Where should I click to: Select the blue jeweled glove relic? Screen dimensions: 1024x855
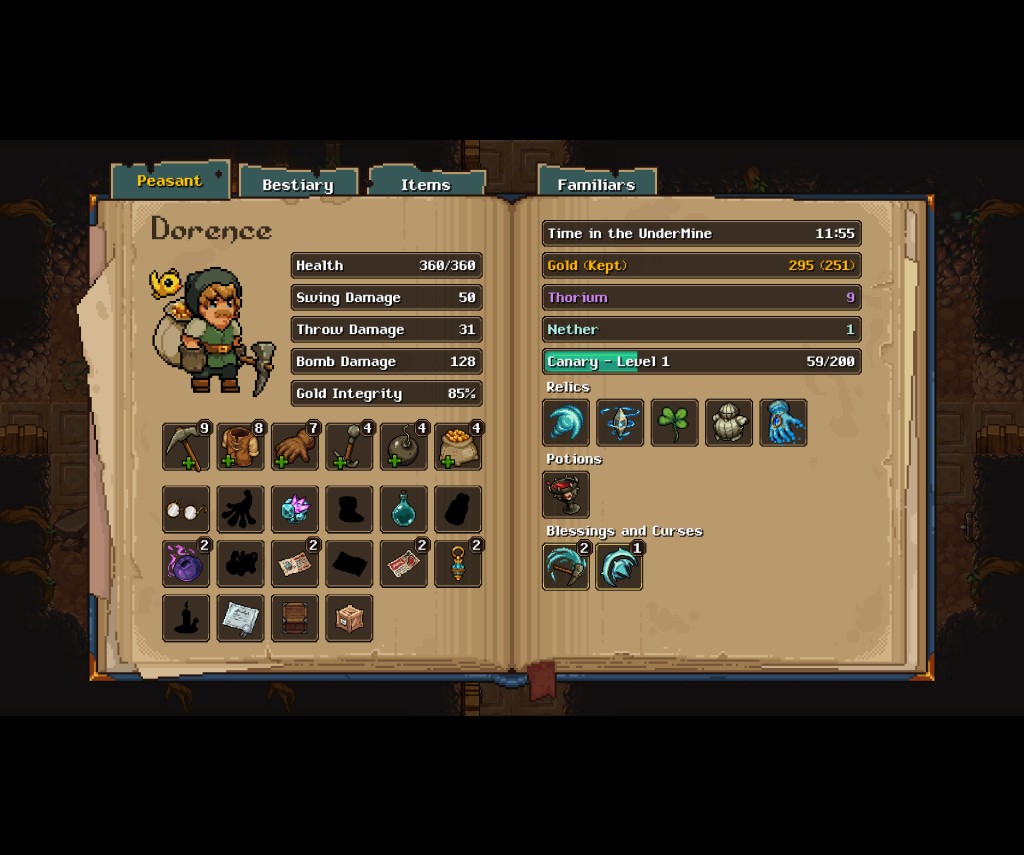point(783,422)
